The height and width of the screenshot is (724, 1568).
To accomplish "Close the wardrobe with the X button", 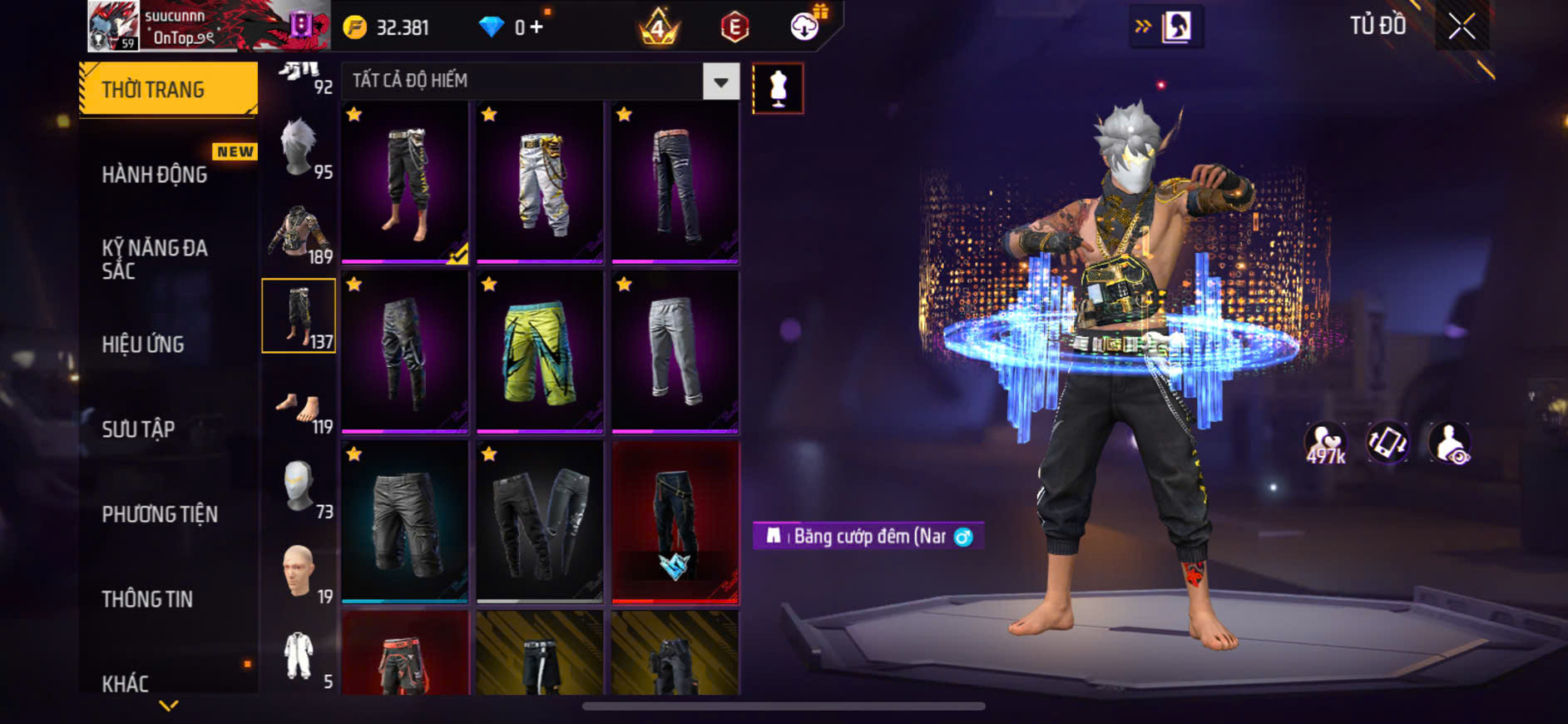I will pos(1461,27).
